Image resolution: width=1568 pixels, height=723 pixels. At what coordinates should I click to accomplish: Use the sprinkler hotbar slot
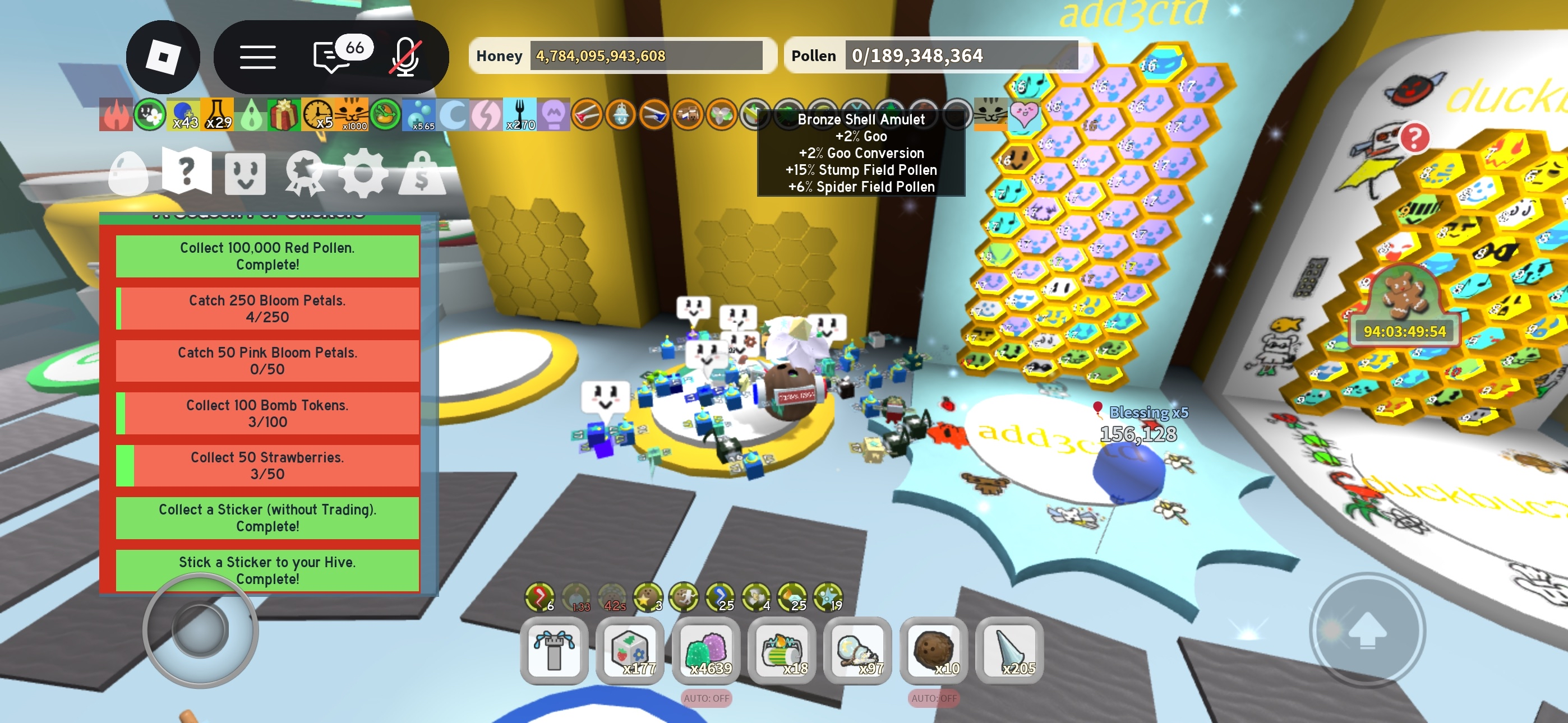coord(554,651)
